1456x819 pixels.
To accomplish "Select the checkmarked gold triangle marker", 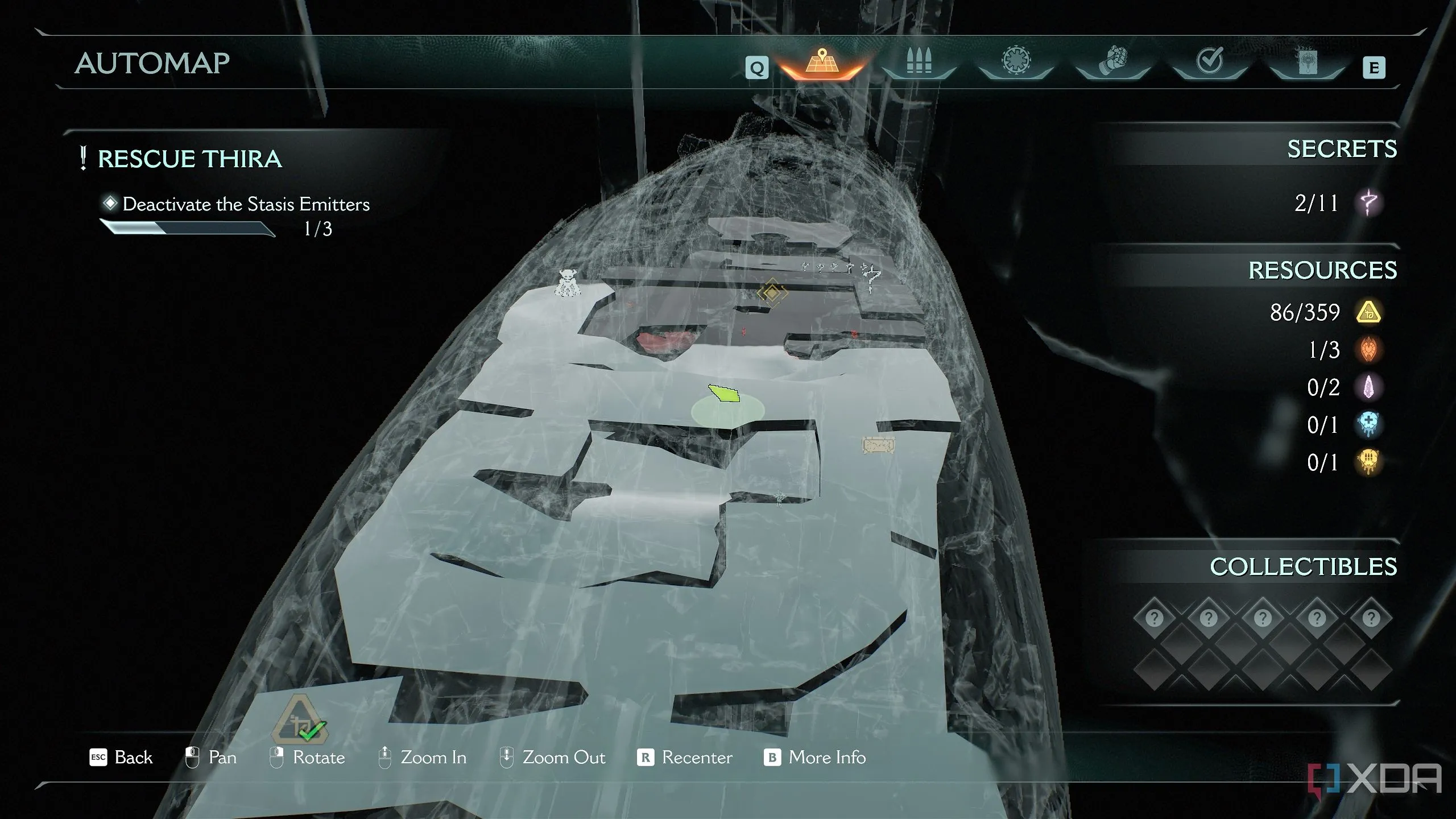I will 301,721.
